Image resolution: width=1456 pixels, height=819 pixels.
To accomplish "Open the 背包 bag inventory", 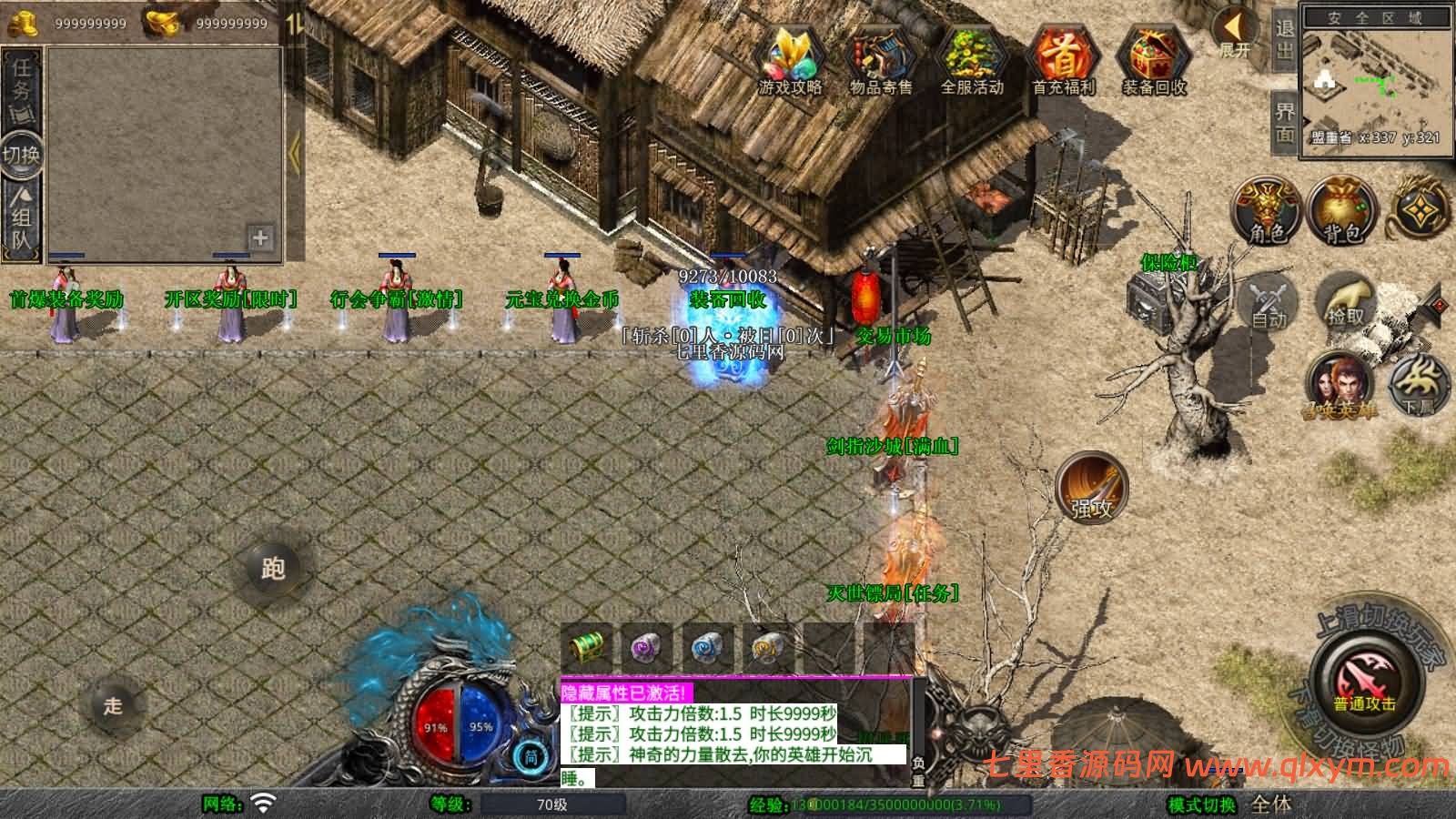I will click(1341, 211).
